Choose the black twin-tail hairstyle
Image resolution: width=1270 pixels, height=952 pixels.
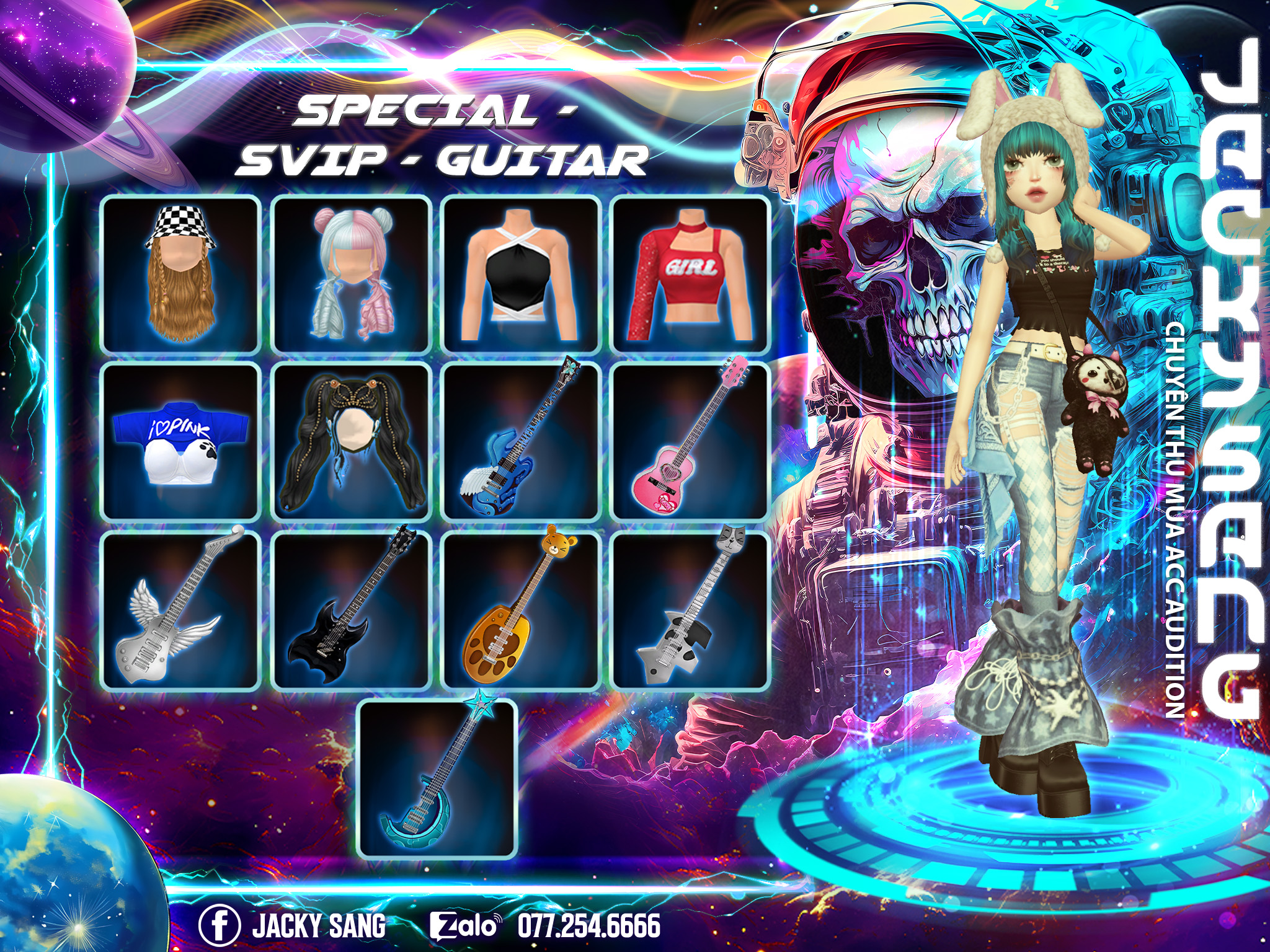coord(351,441)
